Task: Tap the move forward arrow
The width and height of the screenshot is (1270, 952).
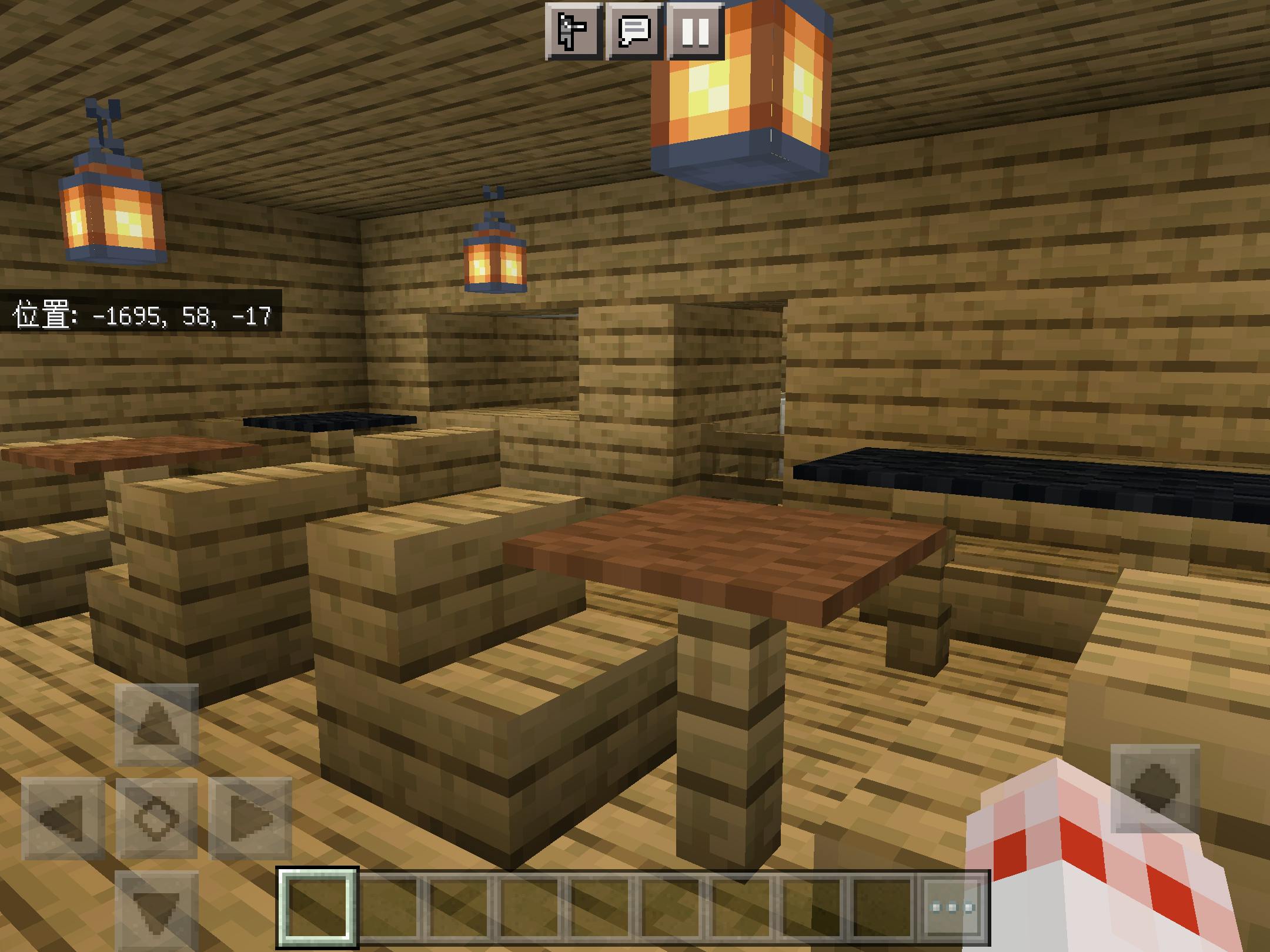Action: coord(156,725)
